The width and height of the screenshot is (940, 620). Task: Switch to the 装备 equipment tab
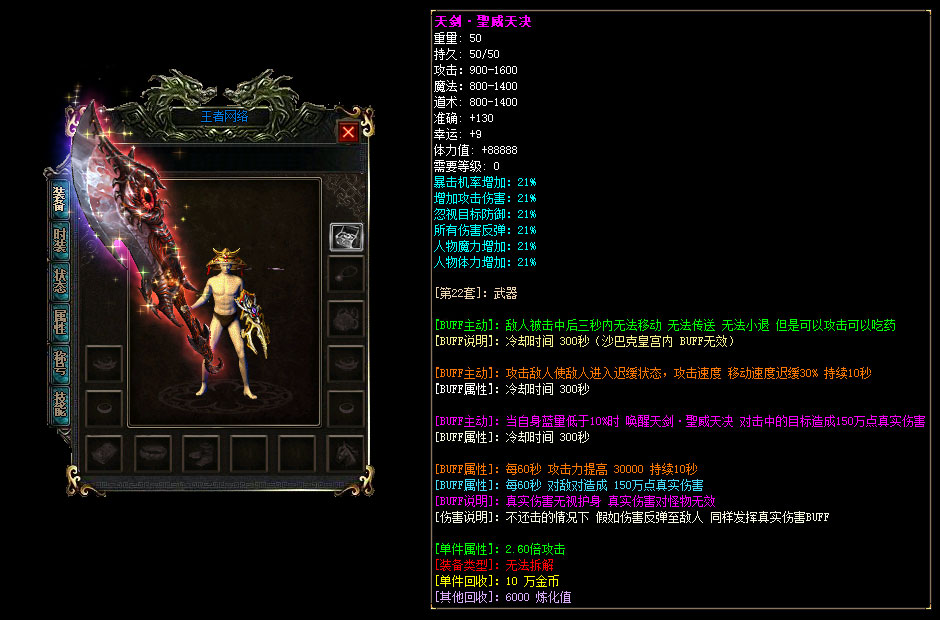coord(60,203)
